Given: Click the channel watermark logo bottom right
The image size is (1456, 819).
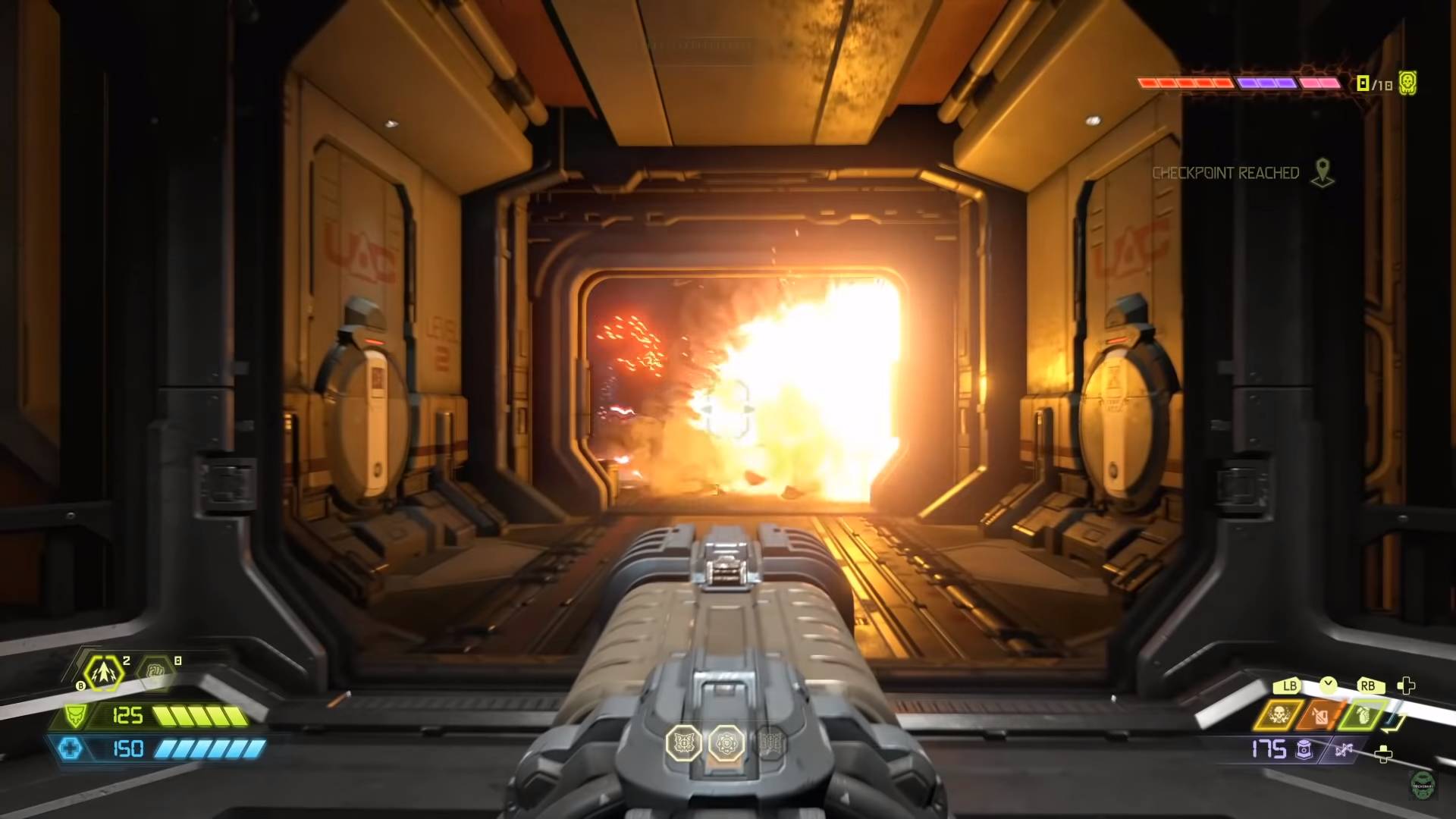Looking at the screenshot, I should tap(1423, 787).
